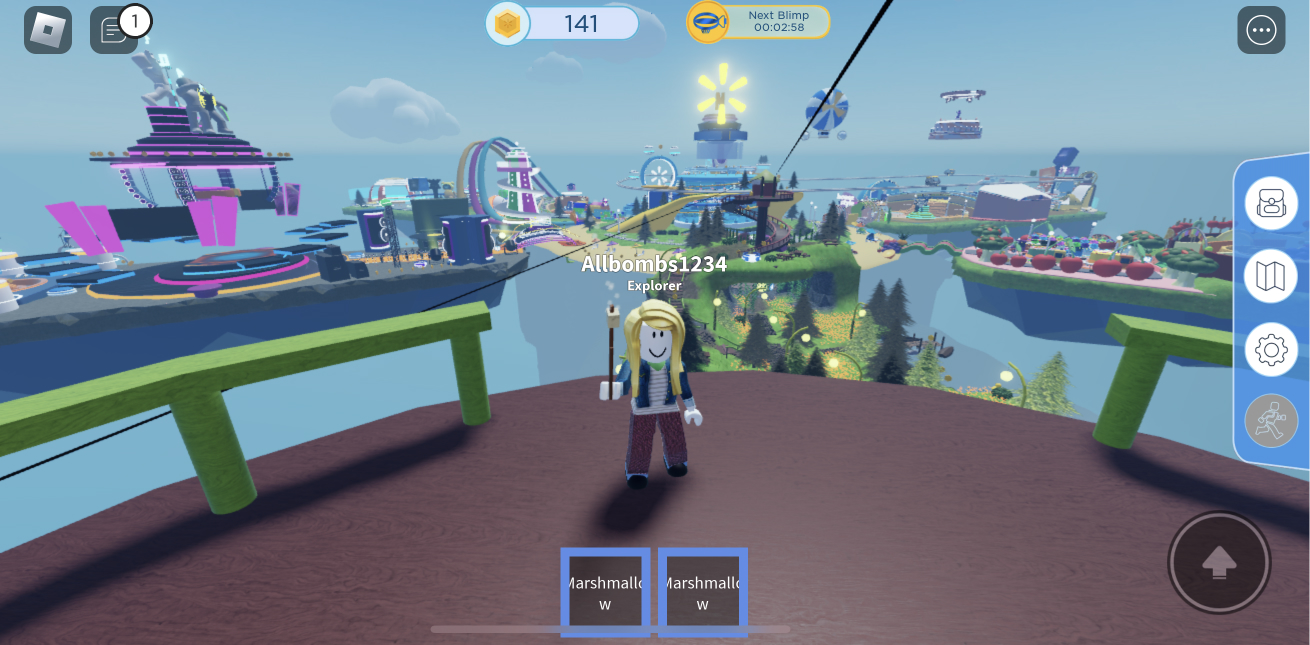Show the folded map
Image resolution: width=1310 pixels, height=645 pixels.
pyautogui.click(x=1270, y=276)
